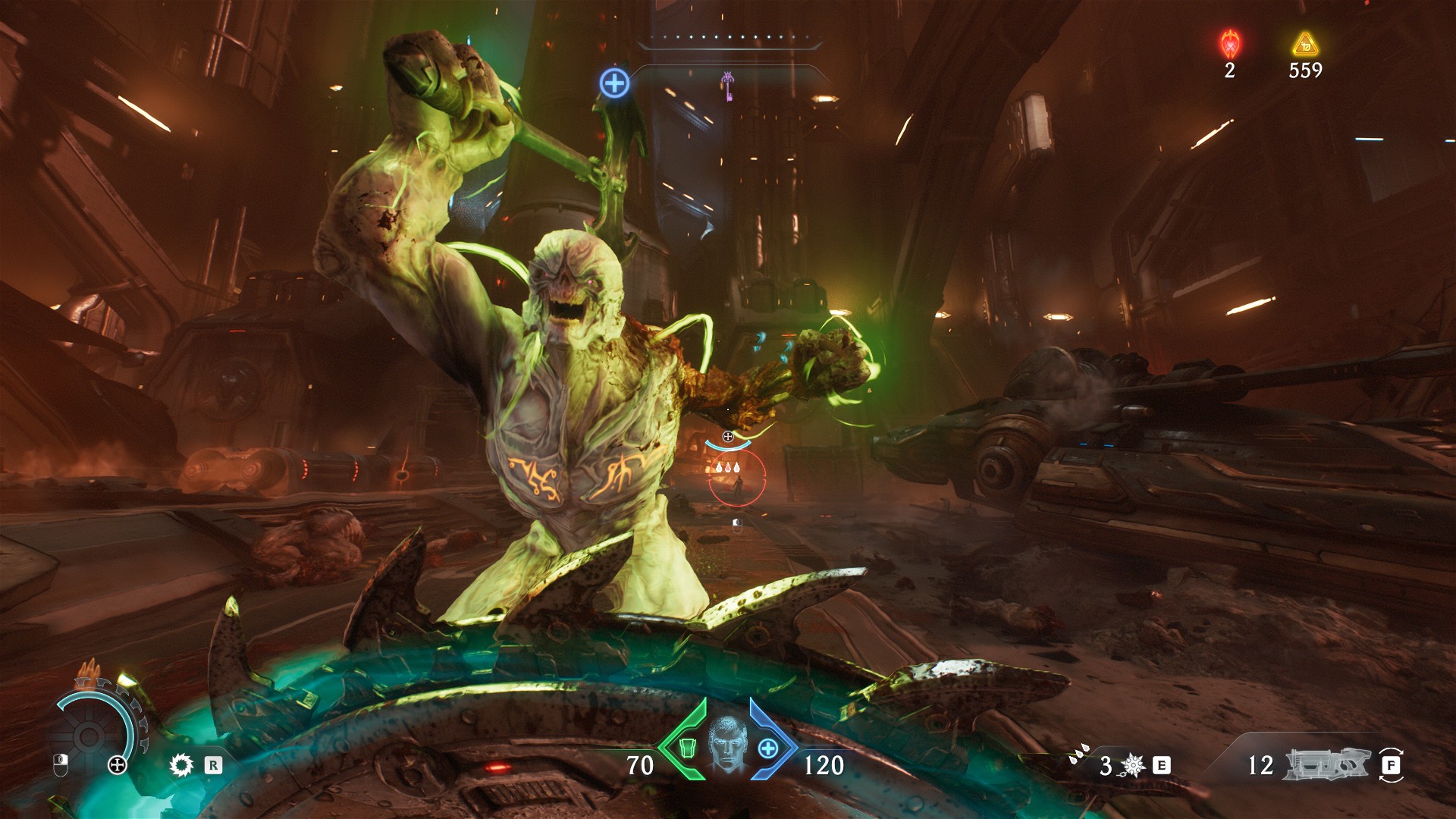Click the red demonic lives icon
The width and height of the screenshot is (1456, 819).
[x=1229, y=45]
